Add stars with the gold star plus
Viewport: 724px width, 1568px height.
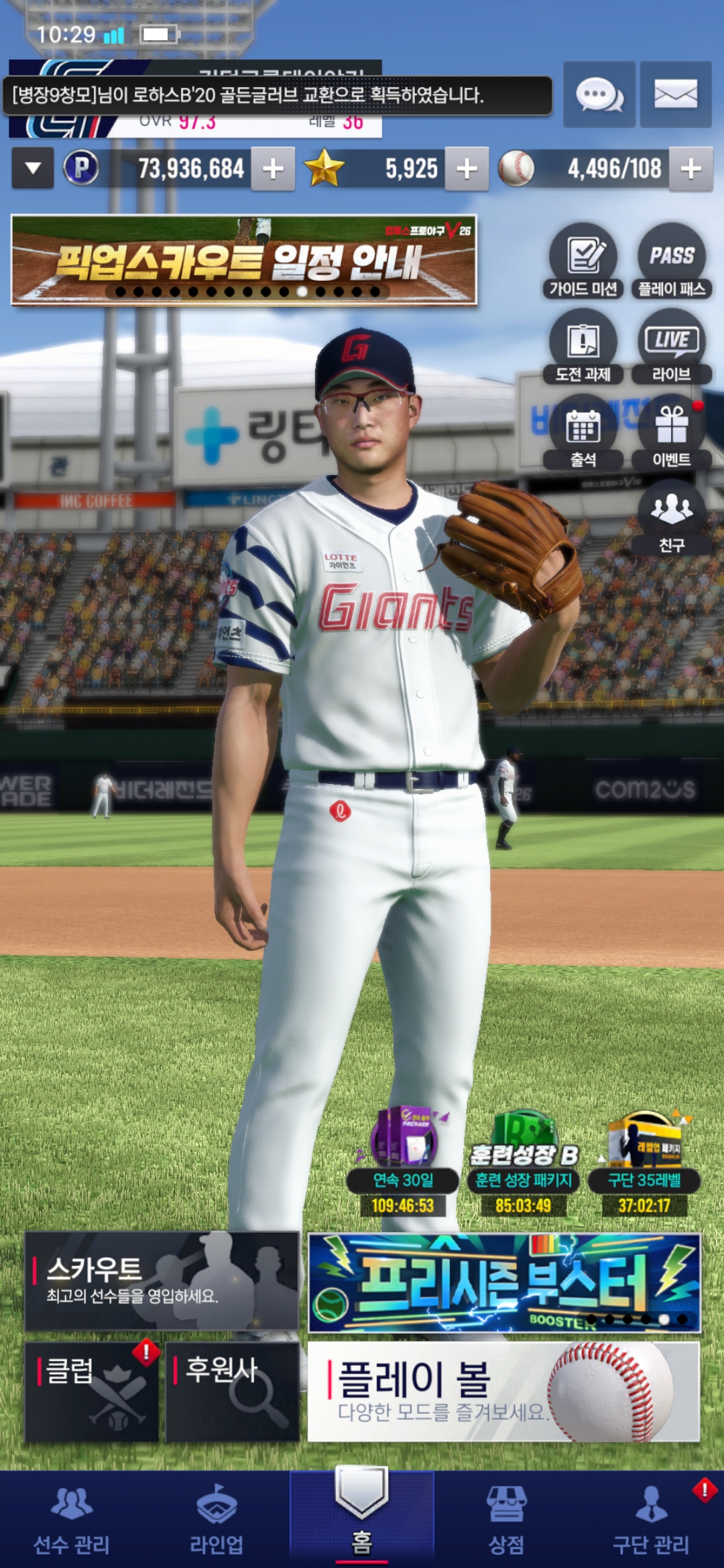pyautogui.click(x=467, y=169)
